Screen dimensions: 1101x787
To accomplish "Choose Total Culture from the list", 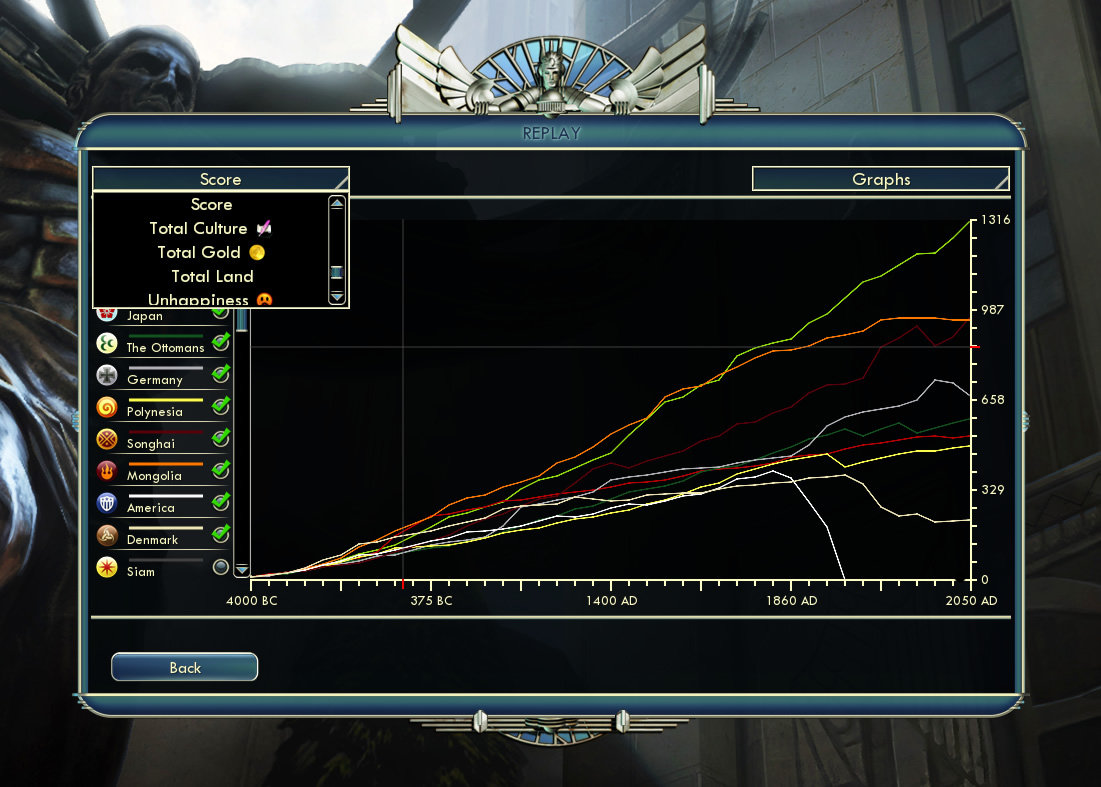I will 198,229.
